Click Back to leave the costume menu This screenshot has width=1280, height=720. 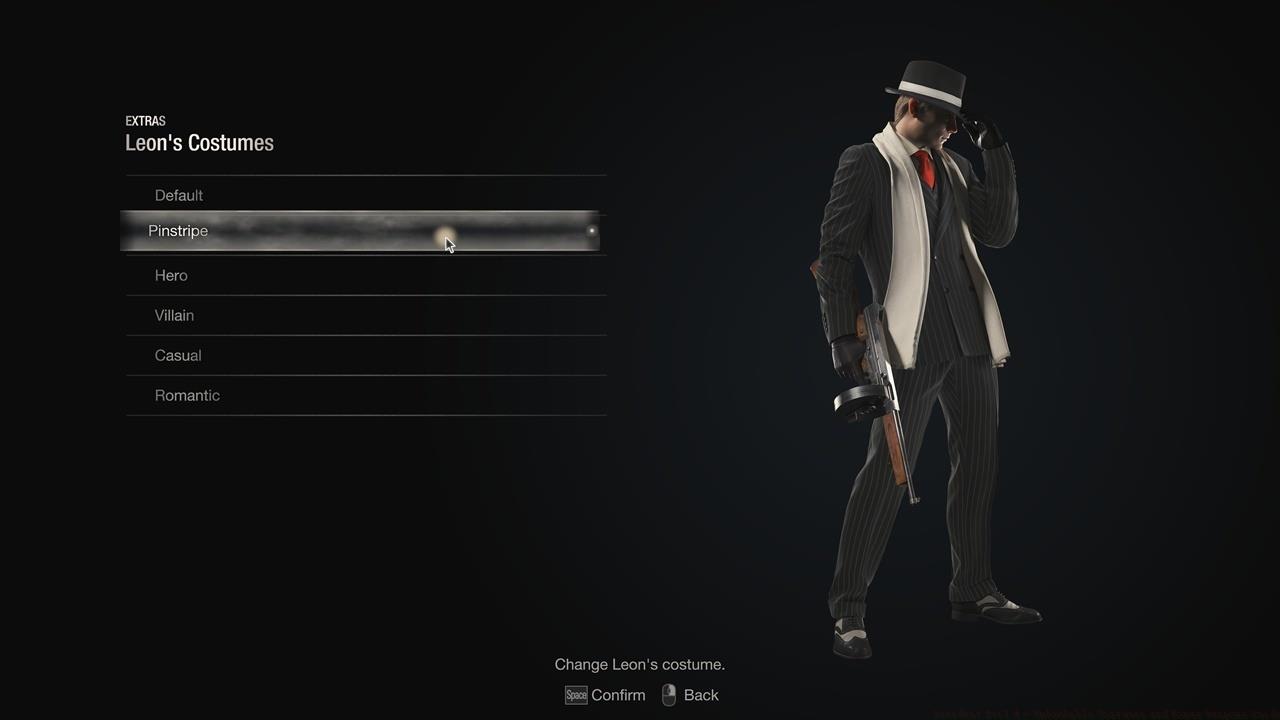[x=701, y=694]
